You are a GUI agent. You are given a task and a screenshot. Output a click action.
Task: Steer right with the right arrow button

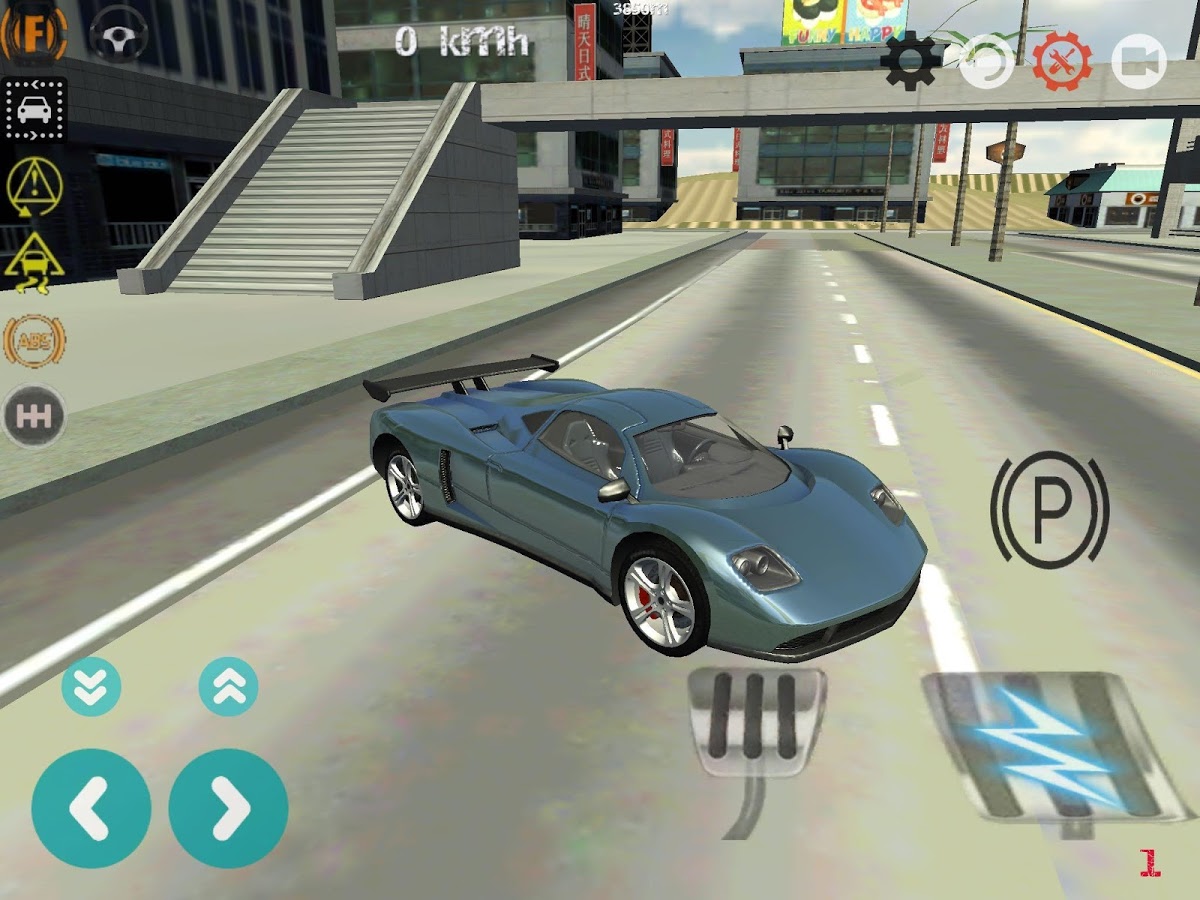228,808
